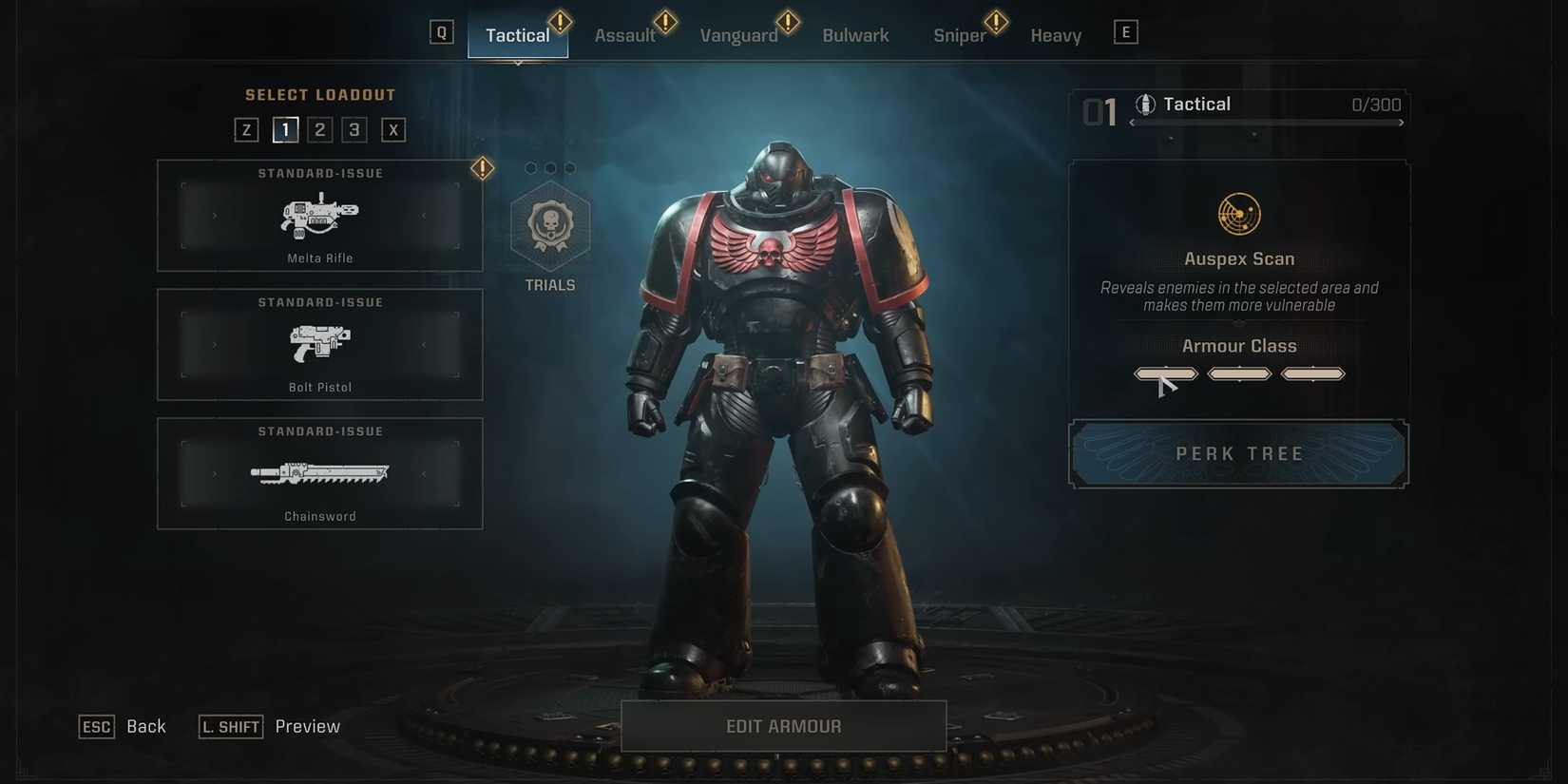This screenshot has height=784, width=1568.
Task: Switch to the Bulwark class tab
Action: click(x=854, y=34)
